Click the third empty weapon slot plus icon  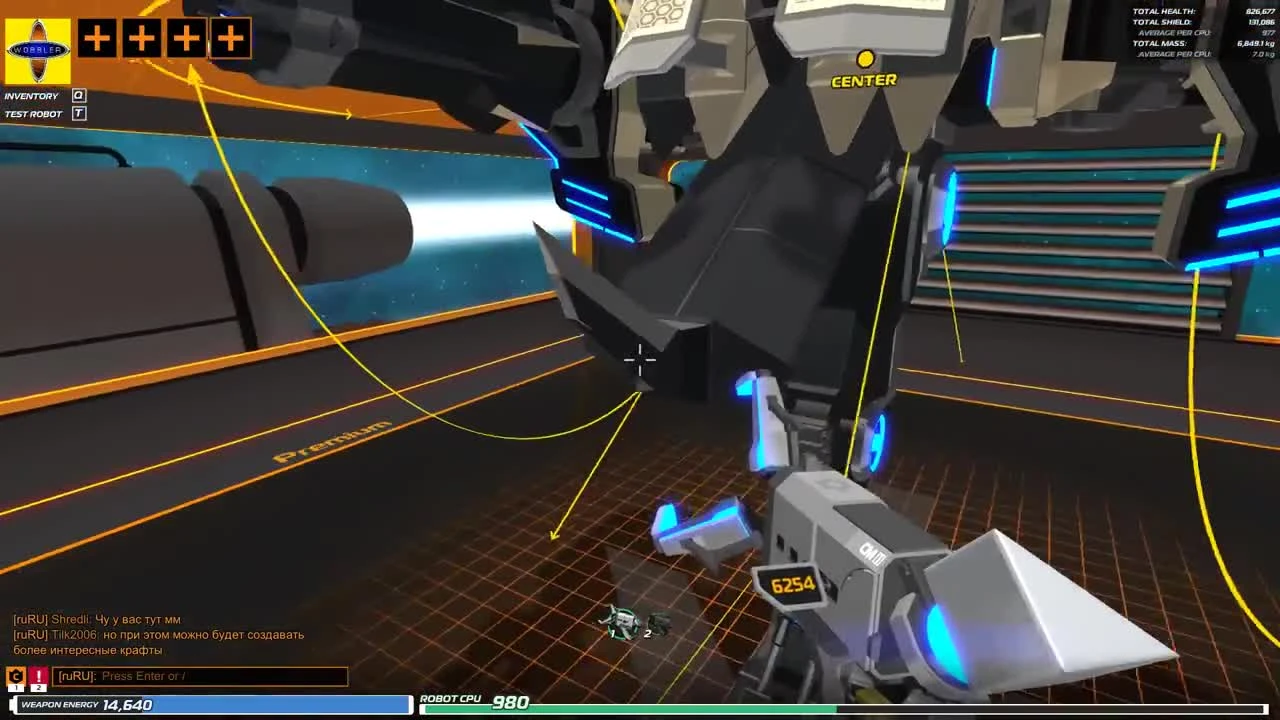[186, 39]
